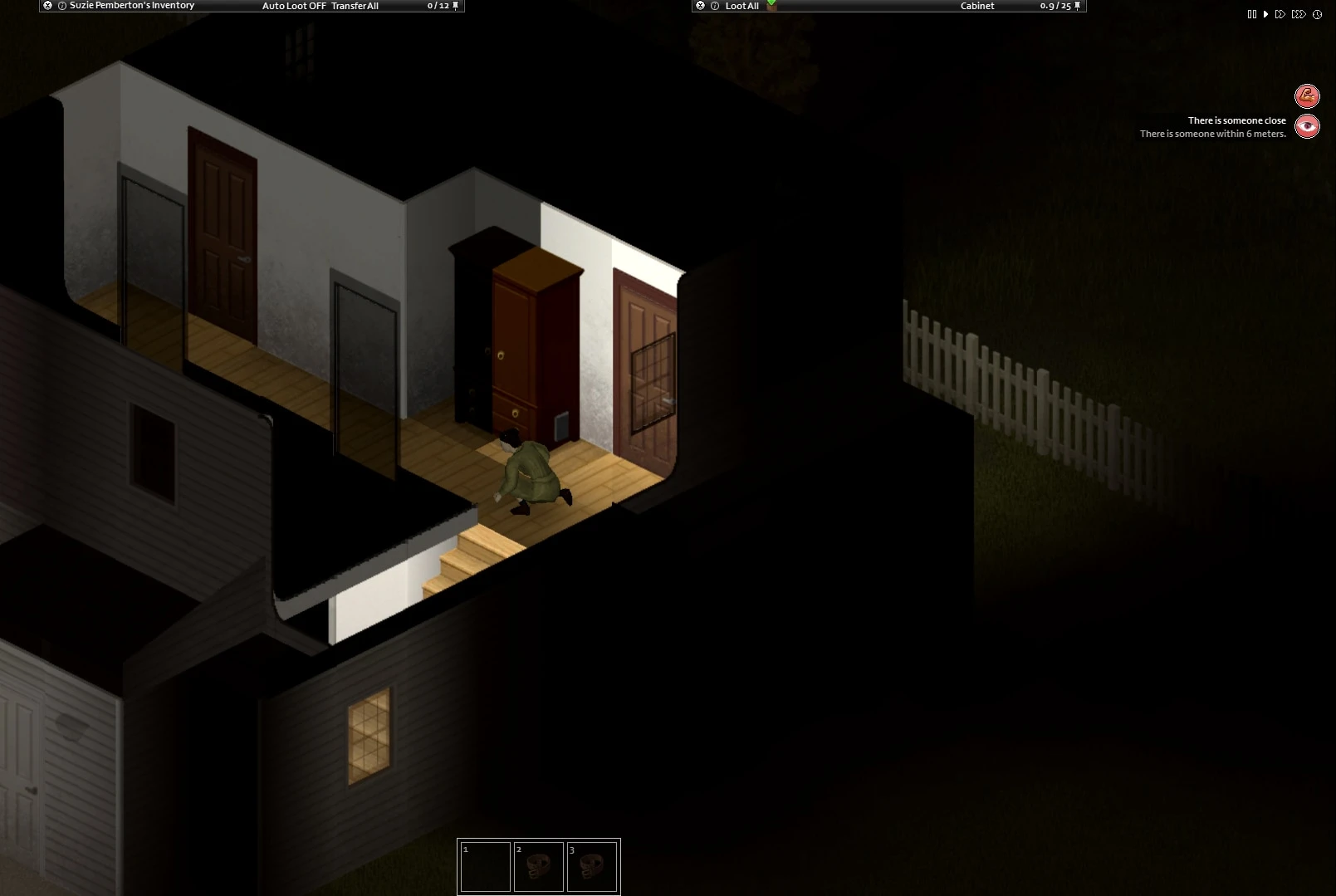Click empty hotbar slot 1

pos(486,865)
